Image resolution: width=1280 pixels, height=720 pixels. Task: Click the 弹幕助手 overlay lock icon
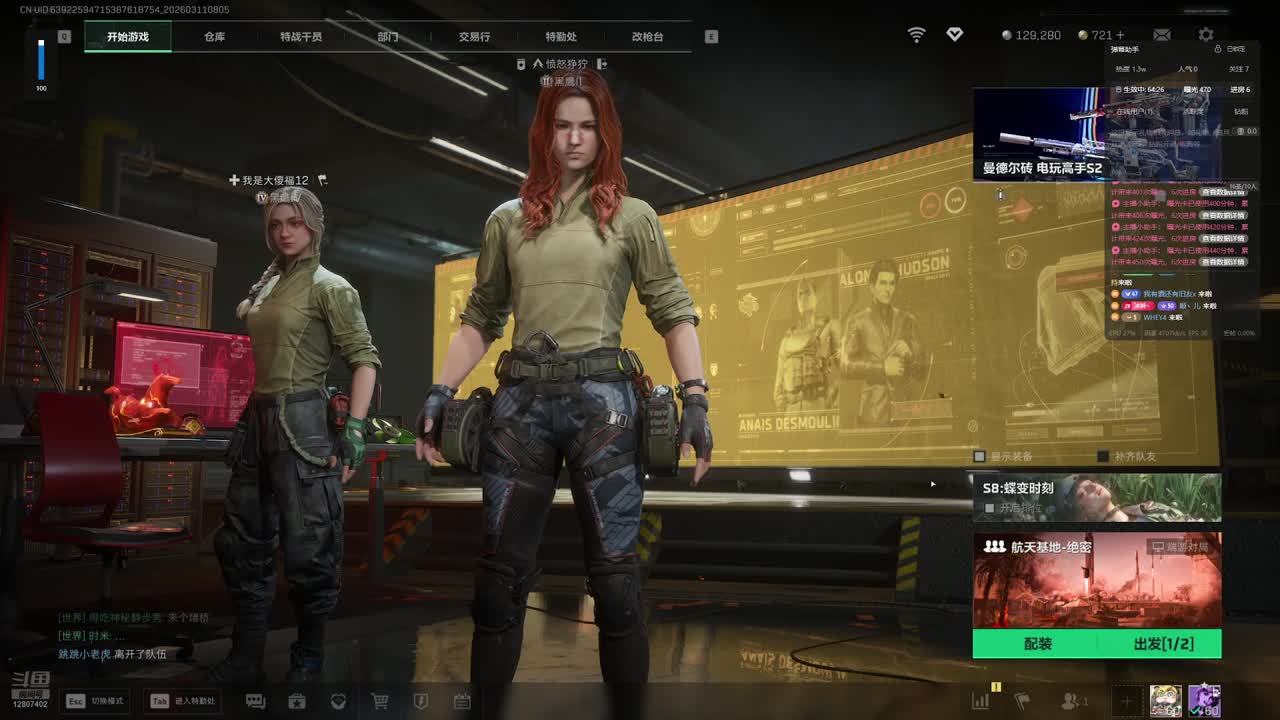coord(1217,49)
